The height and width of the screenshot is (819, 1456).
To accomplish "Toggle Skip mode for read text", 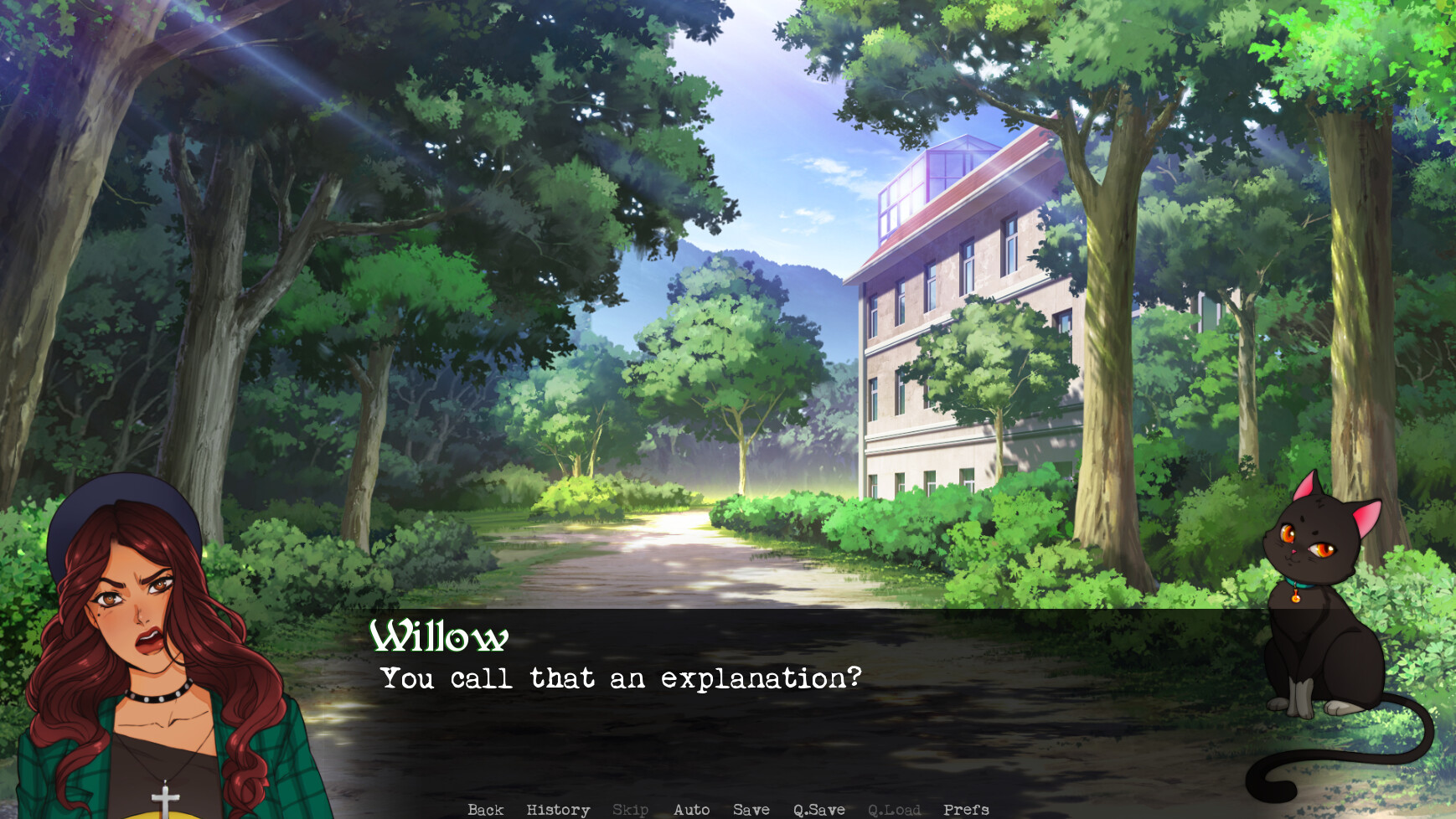I will [632, 809].
